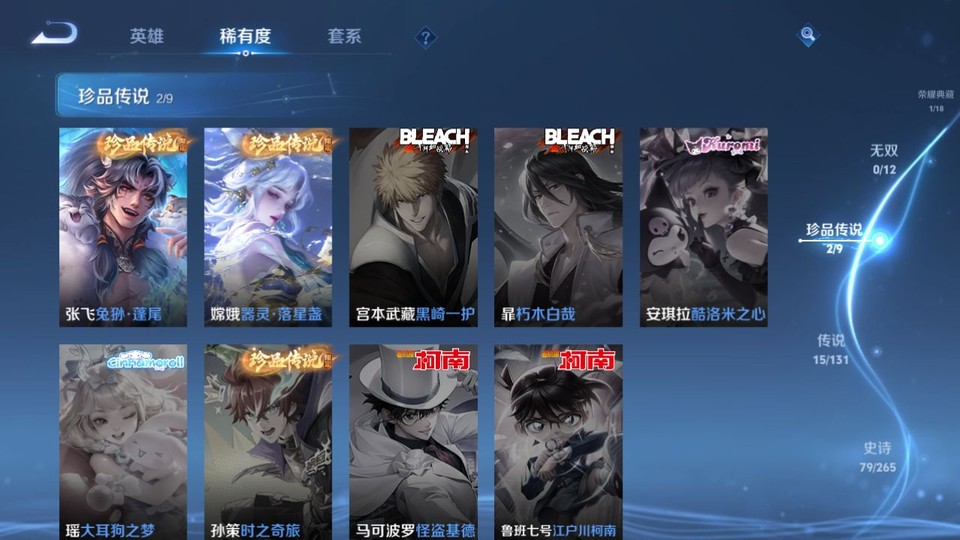Jump to the 传说 rarity tier

click(x=830, y=348)
